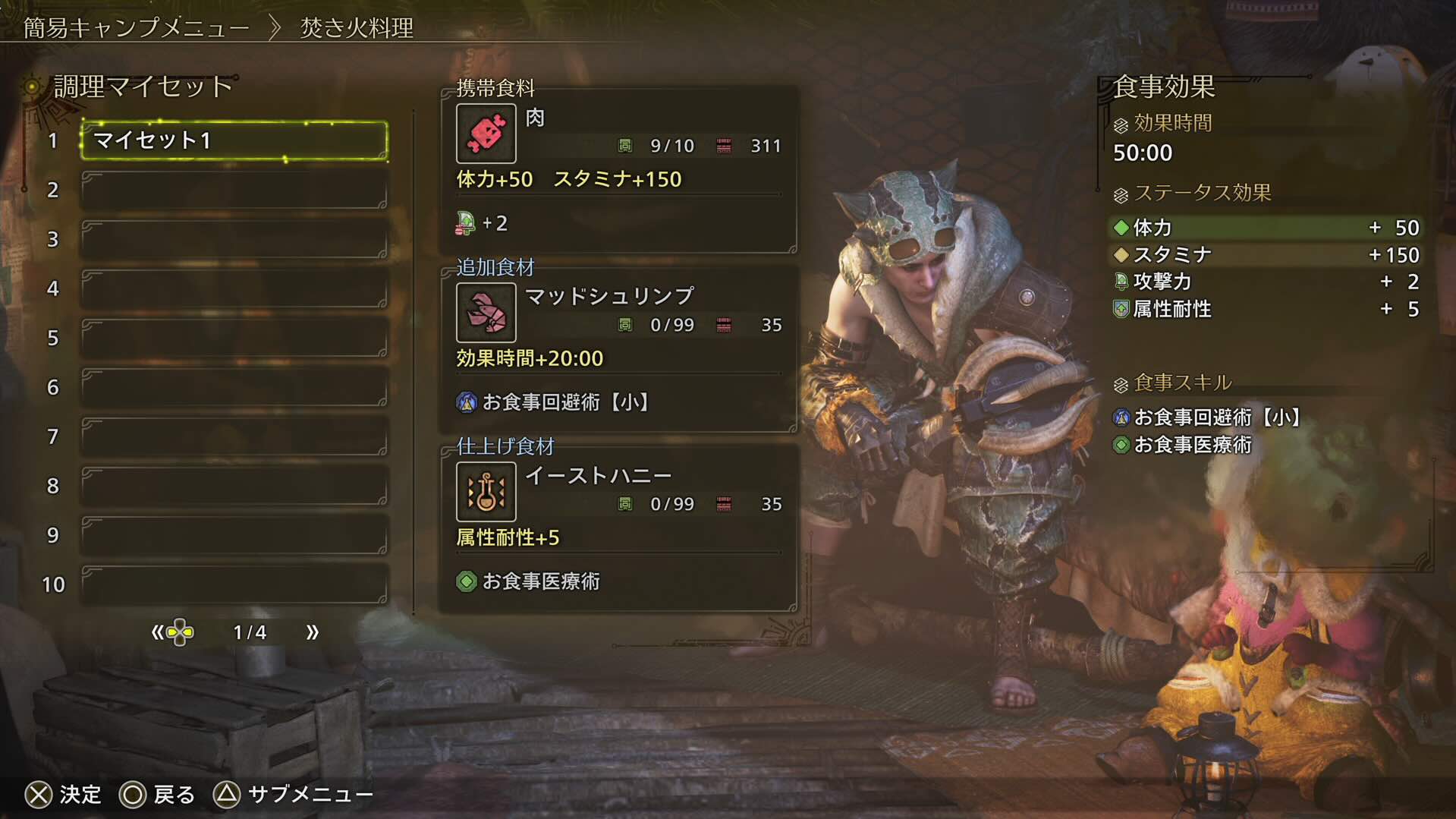Viewport: 1456px width, 819px height.
Task: Select the meat (肉) ration icon
Action: tap(485, 134)
